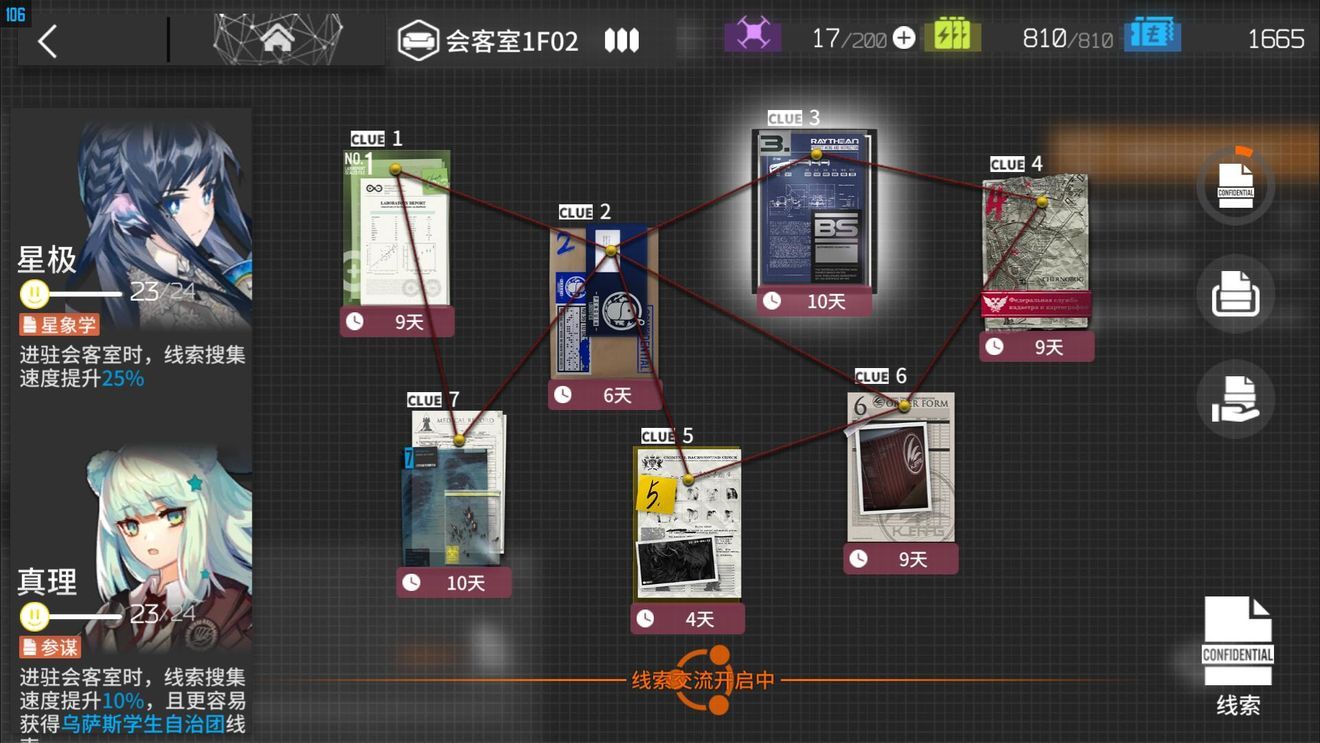The height and width of the screenshot is (743, 1320).
Task: Select the CLUE 1 lab report card
Action: tap(397, 230)
